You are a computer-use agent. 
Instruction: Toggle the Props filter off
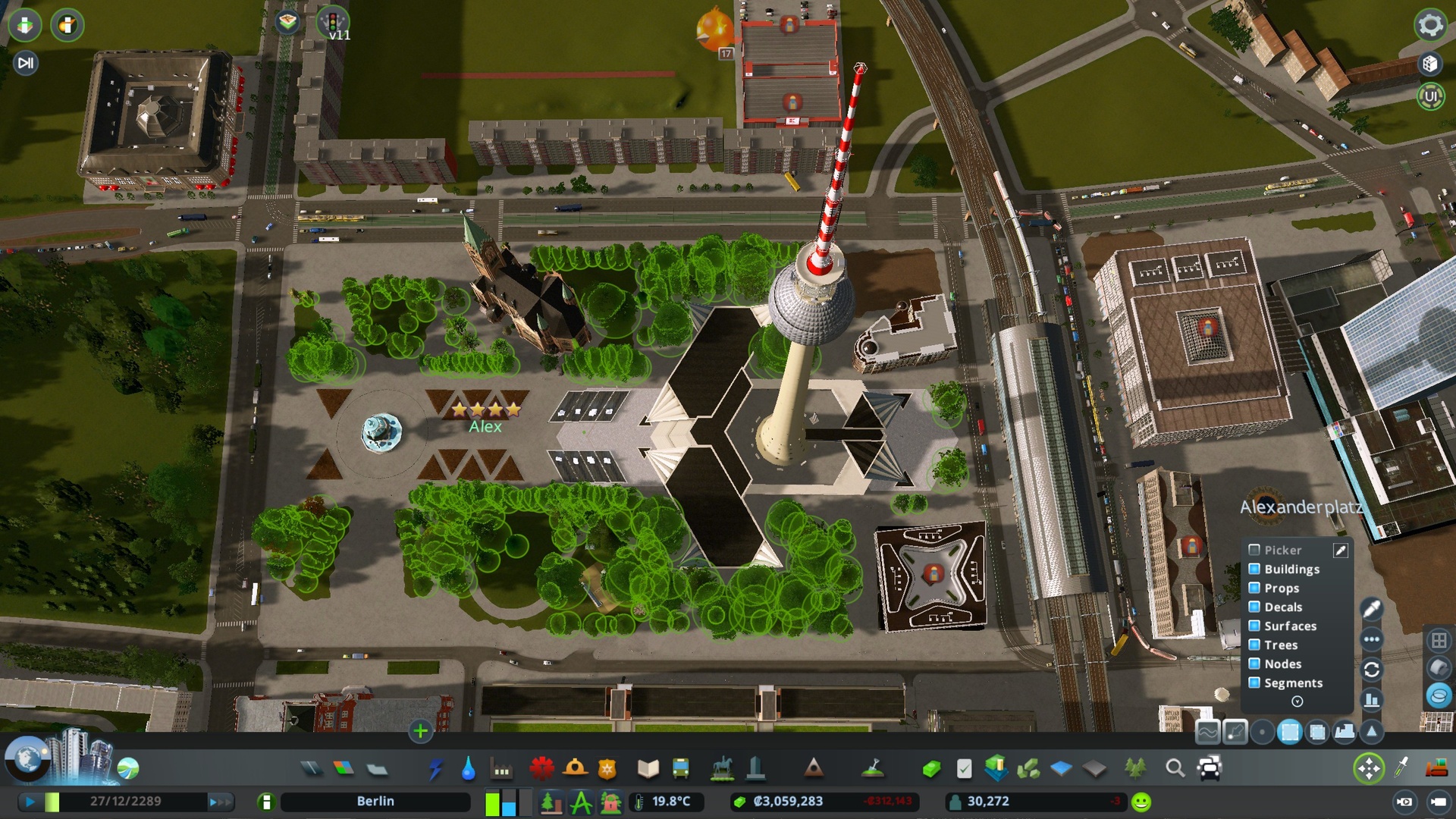(1254, 588)
